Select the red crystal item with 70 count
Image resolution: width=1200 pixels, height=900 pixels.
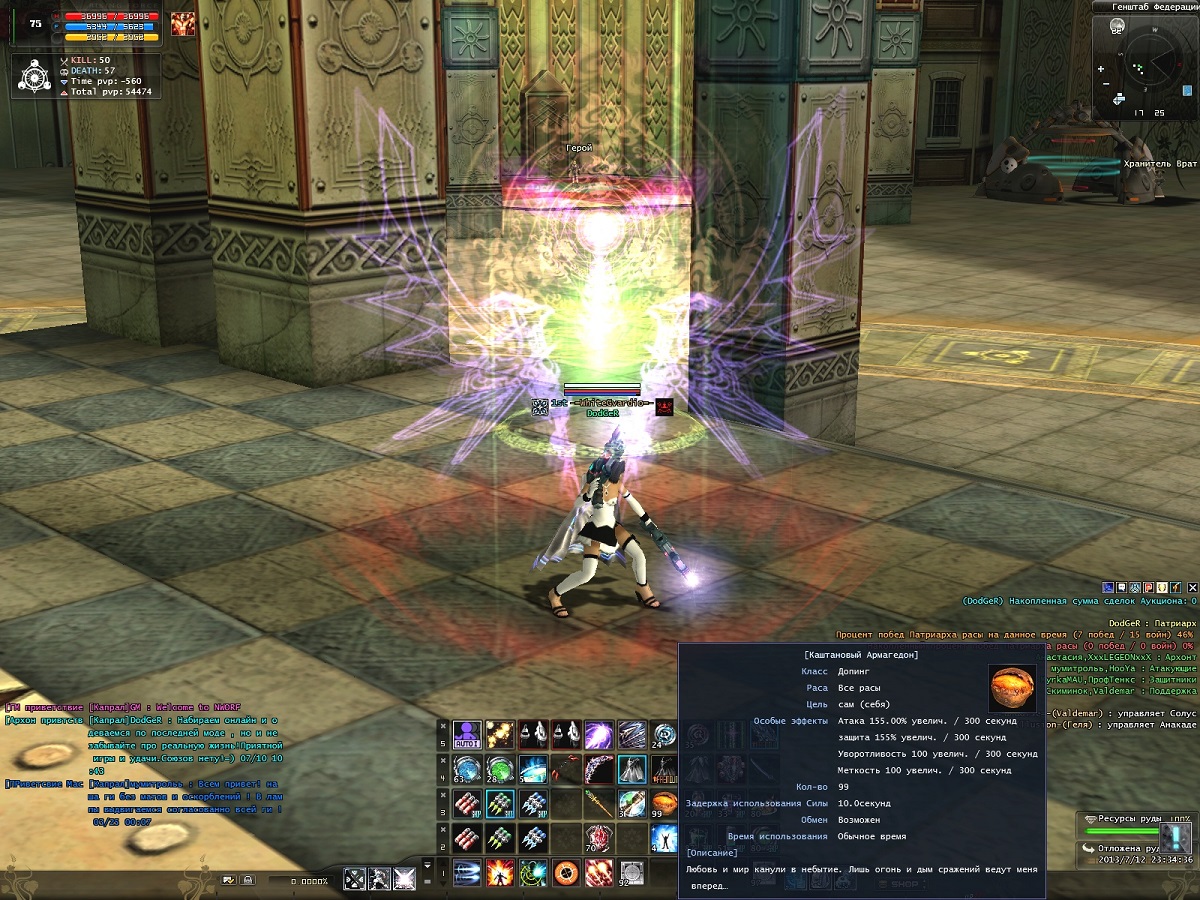pyautogui.click(x=598, y=838)
